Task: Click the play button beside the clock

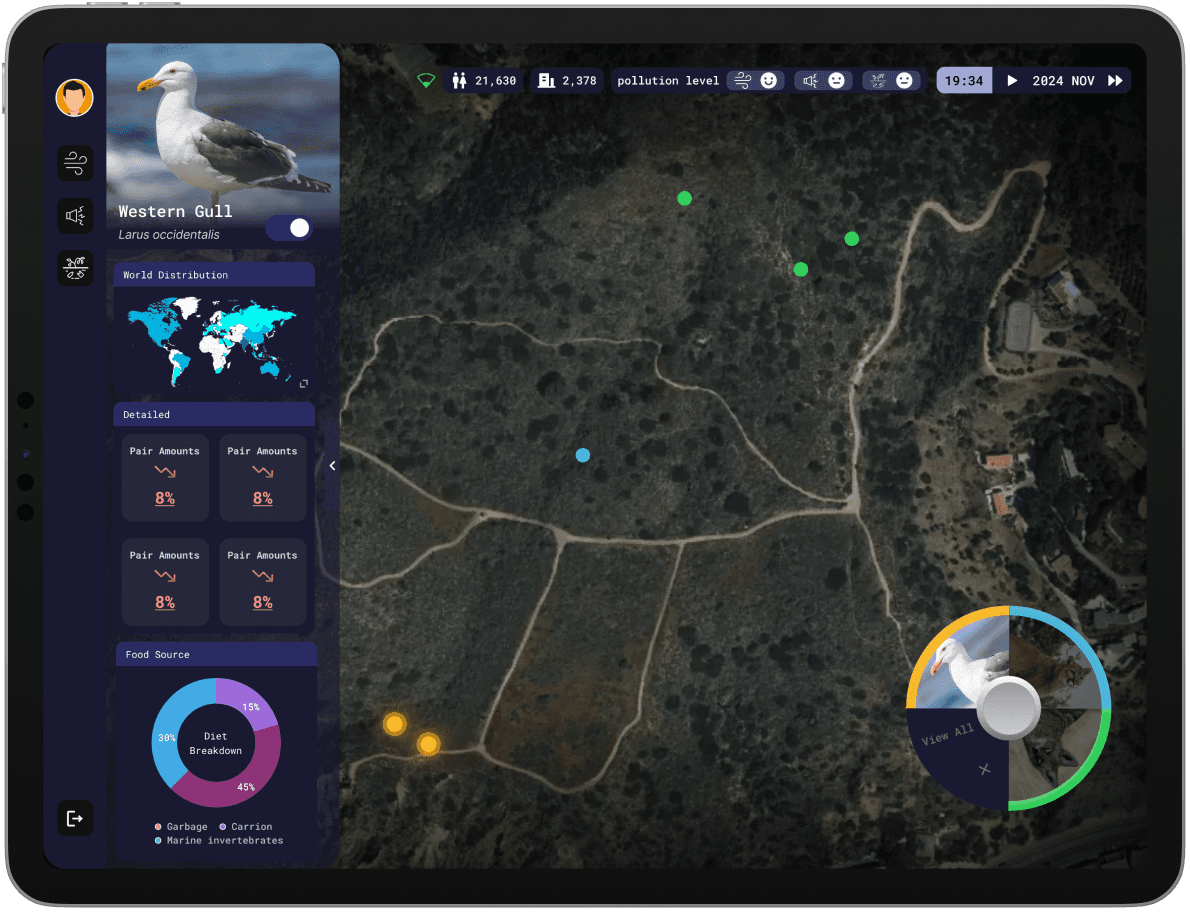Action: point(1012,81)
